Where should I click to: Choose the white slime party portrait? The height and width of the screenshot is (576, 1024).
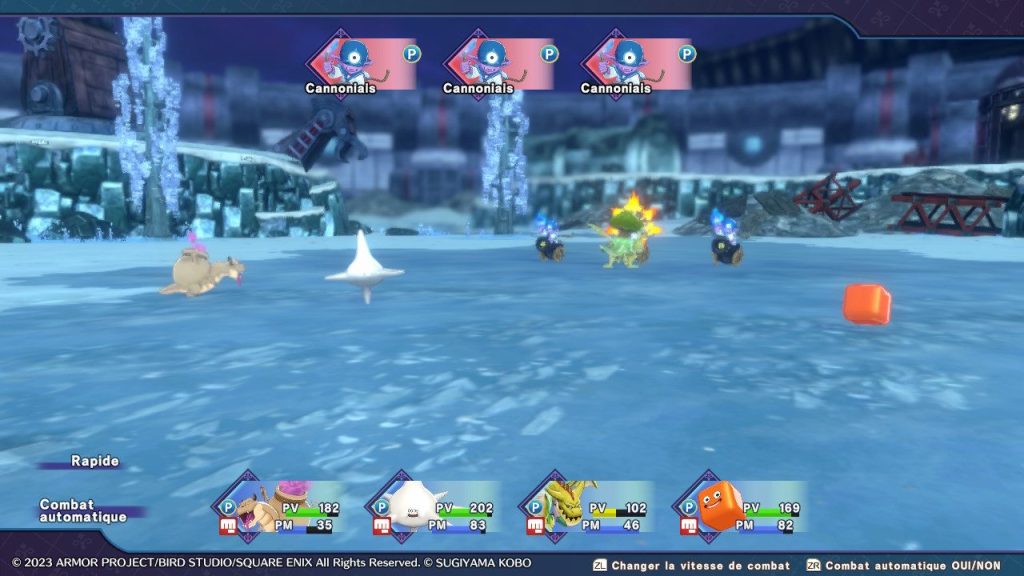tap(411, 505)
